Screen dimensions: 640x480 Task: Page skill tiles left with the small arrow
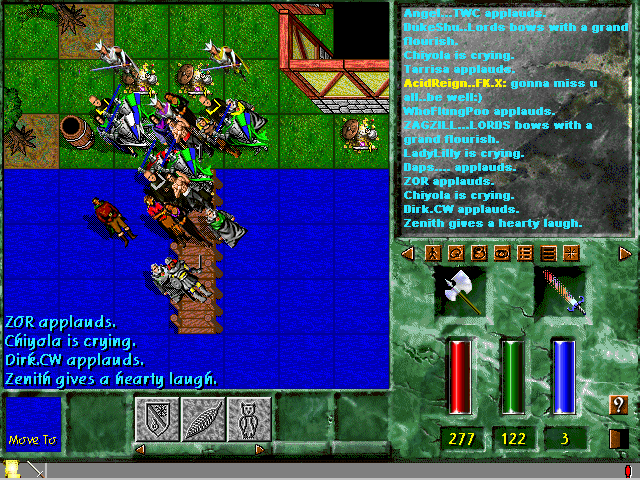(x=140, y=449)
